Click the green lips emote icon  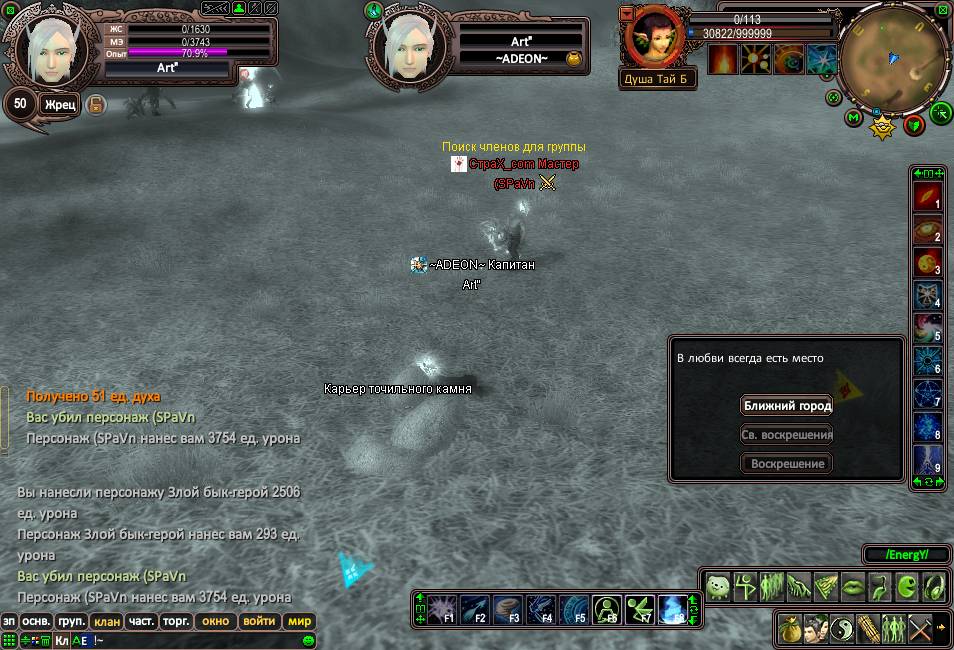click(853, 587)
